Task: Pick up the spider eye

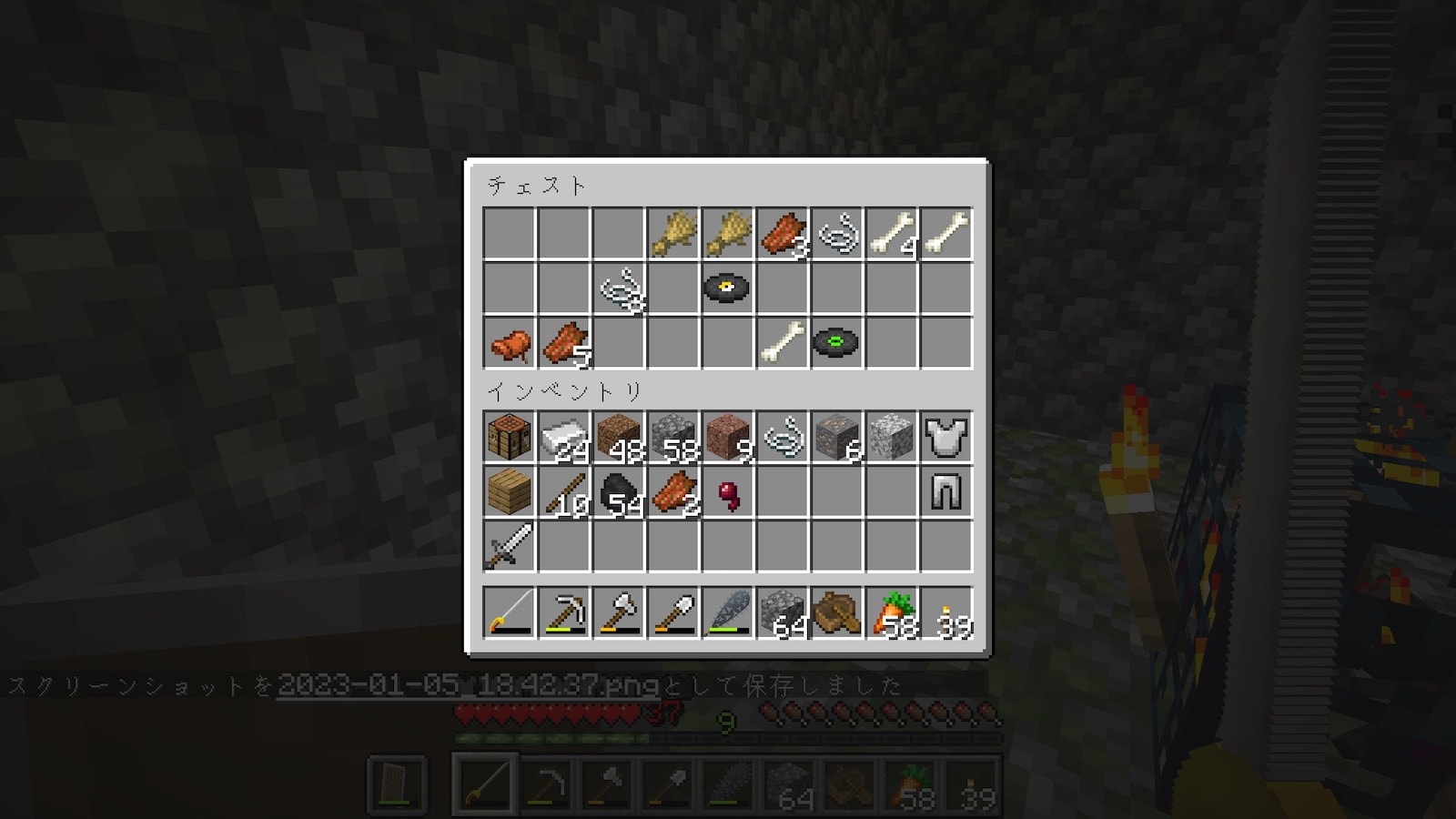Action: 728,491
